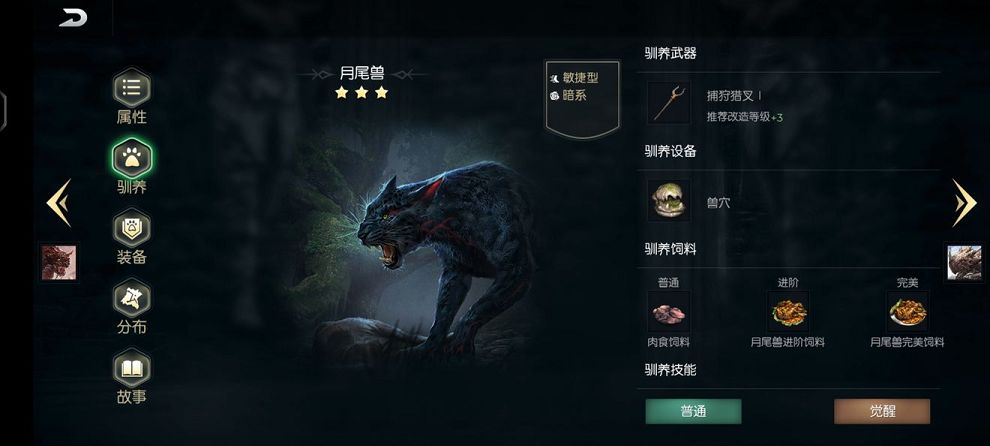The height and width of the screenshot is (446, 990).
Task: Choose the 月尾兽完美饲料 perfect feed icon
Action: 908,312
